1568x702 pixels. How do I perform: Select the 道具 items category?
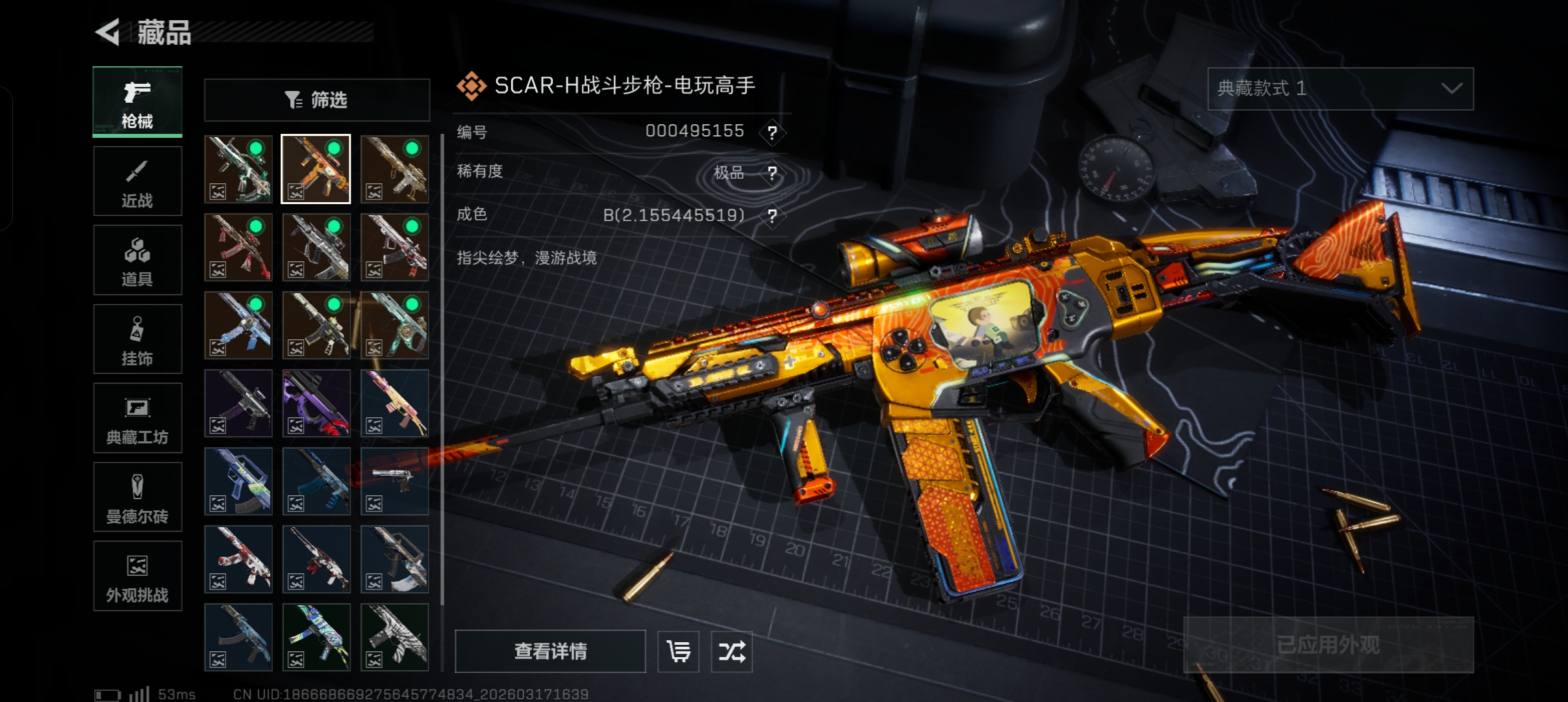tap(138, 261)
